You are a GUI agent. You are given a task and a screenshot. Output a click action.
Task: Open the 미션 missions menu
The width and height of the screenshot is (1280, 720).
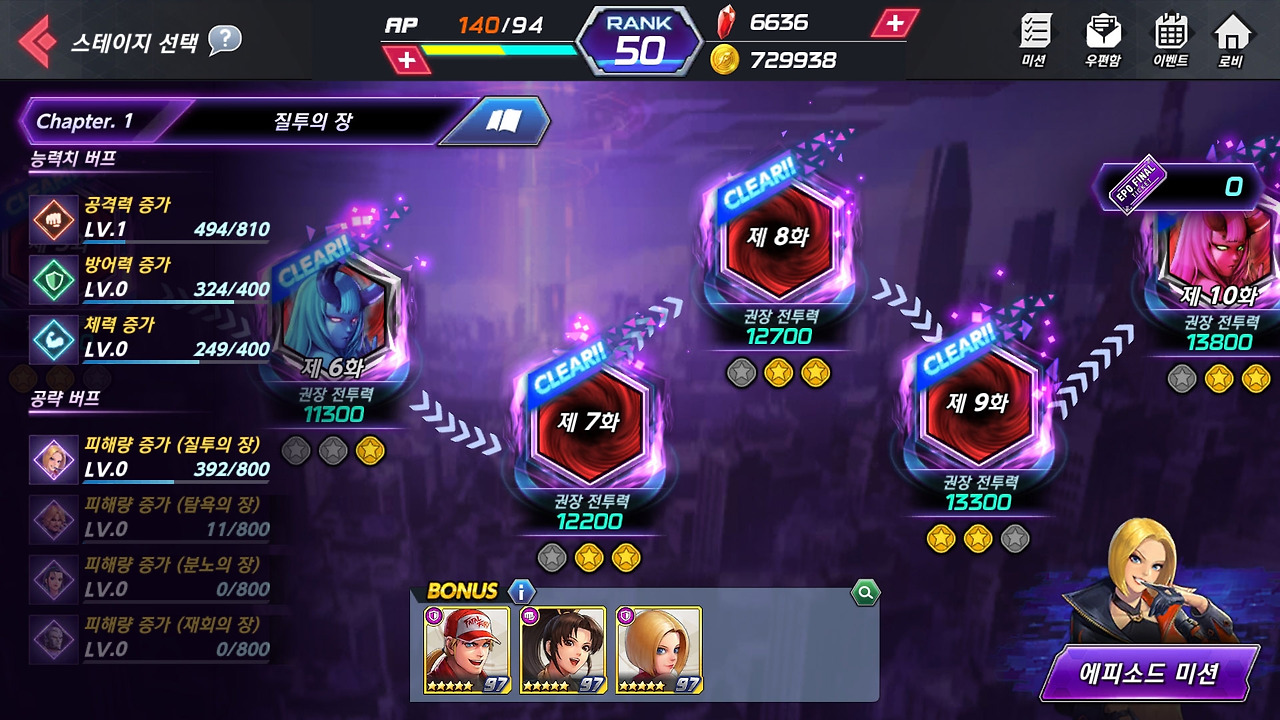pos(1034,40)
